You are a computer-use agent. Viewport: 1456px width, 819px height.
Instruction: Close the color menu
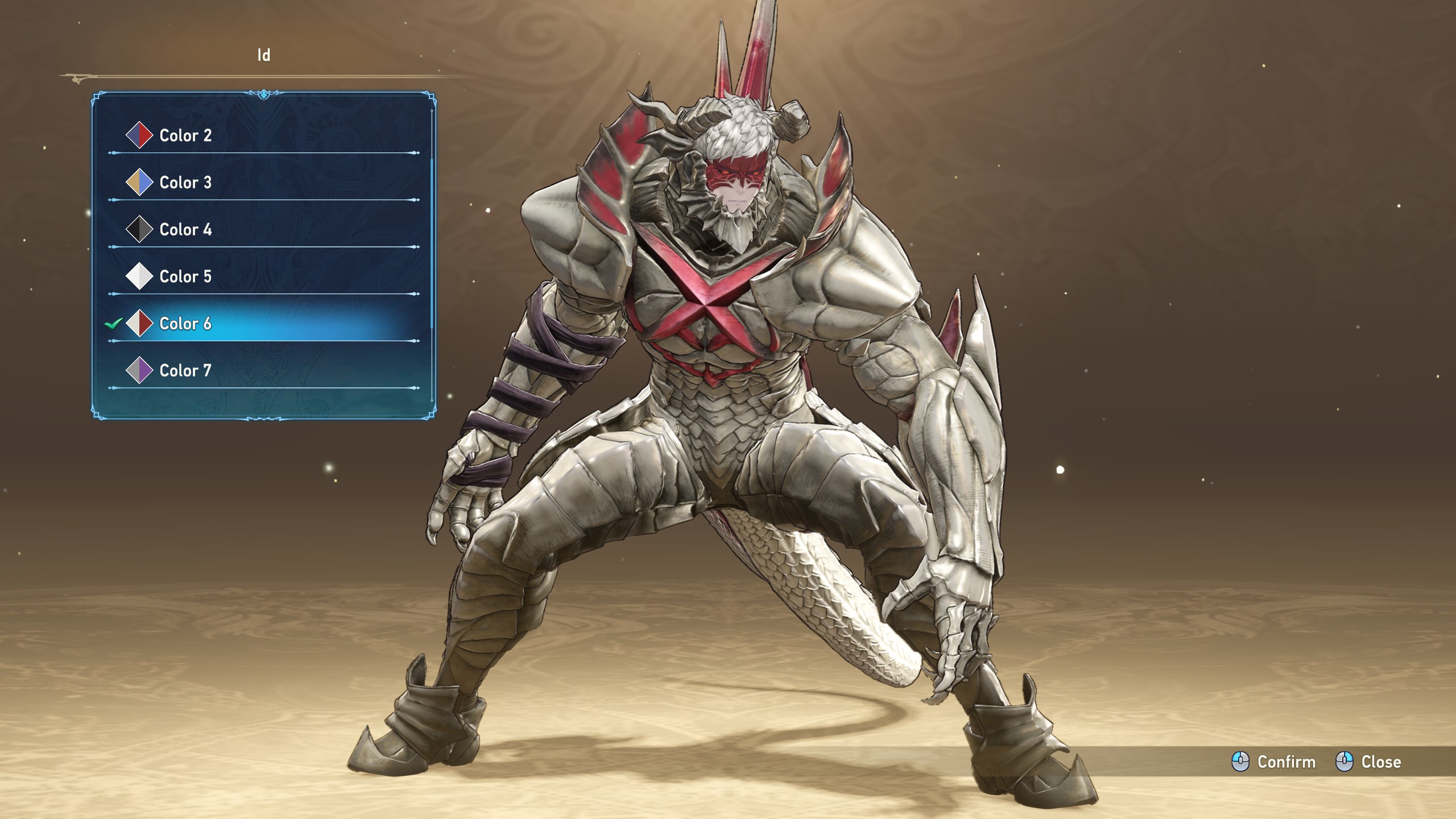click(x=1368, y=762)
